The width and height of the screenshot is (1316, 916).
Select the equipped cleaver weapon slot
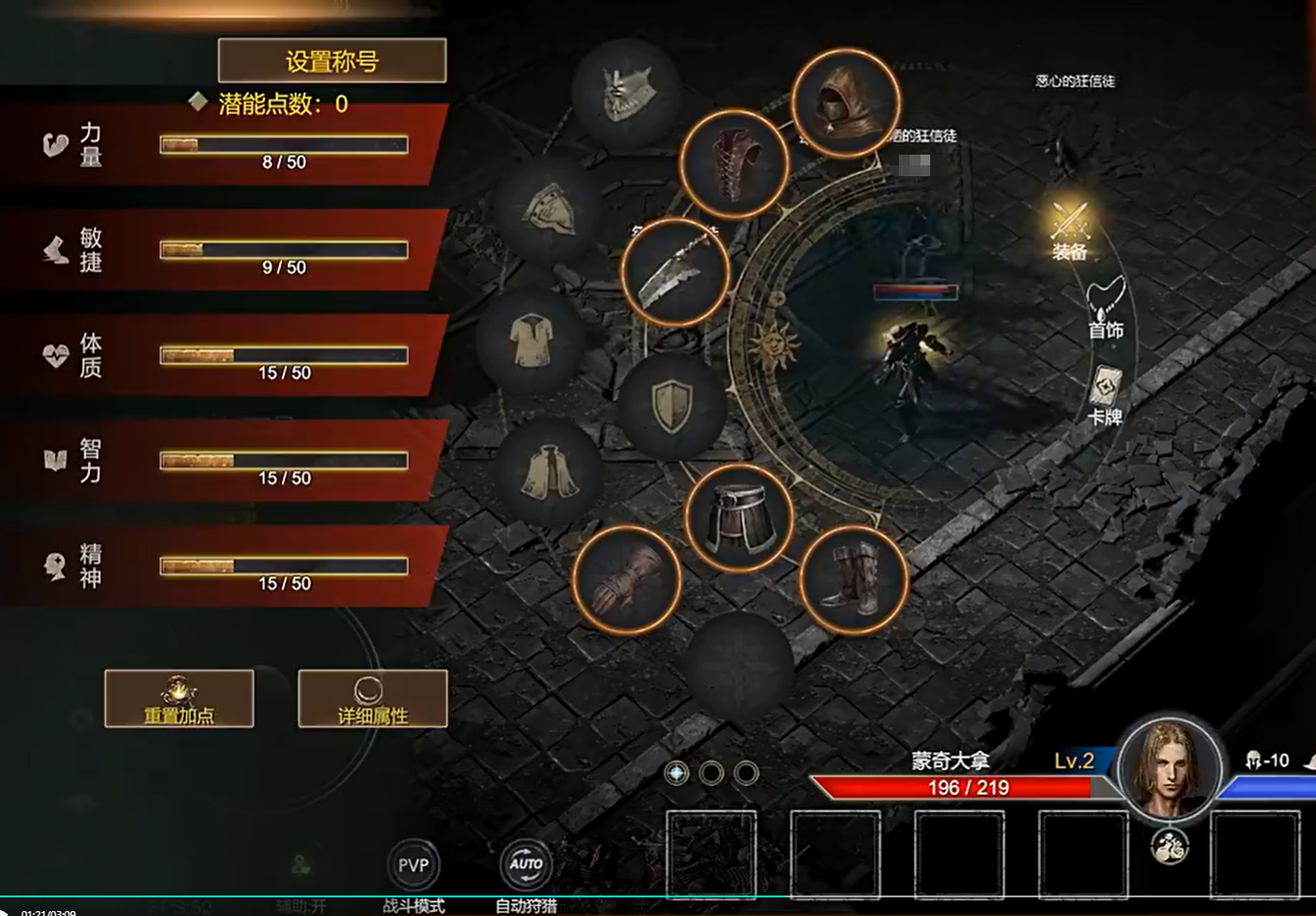click(675, 273)
